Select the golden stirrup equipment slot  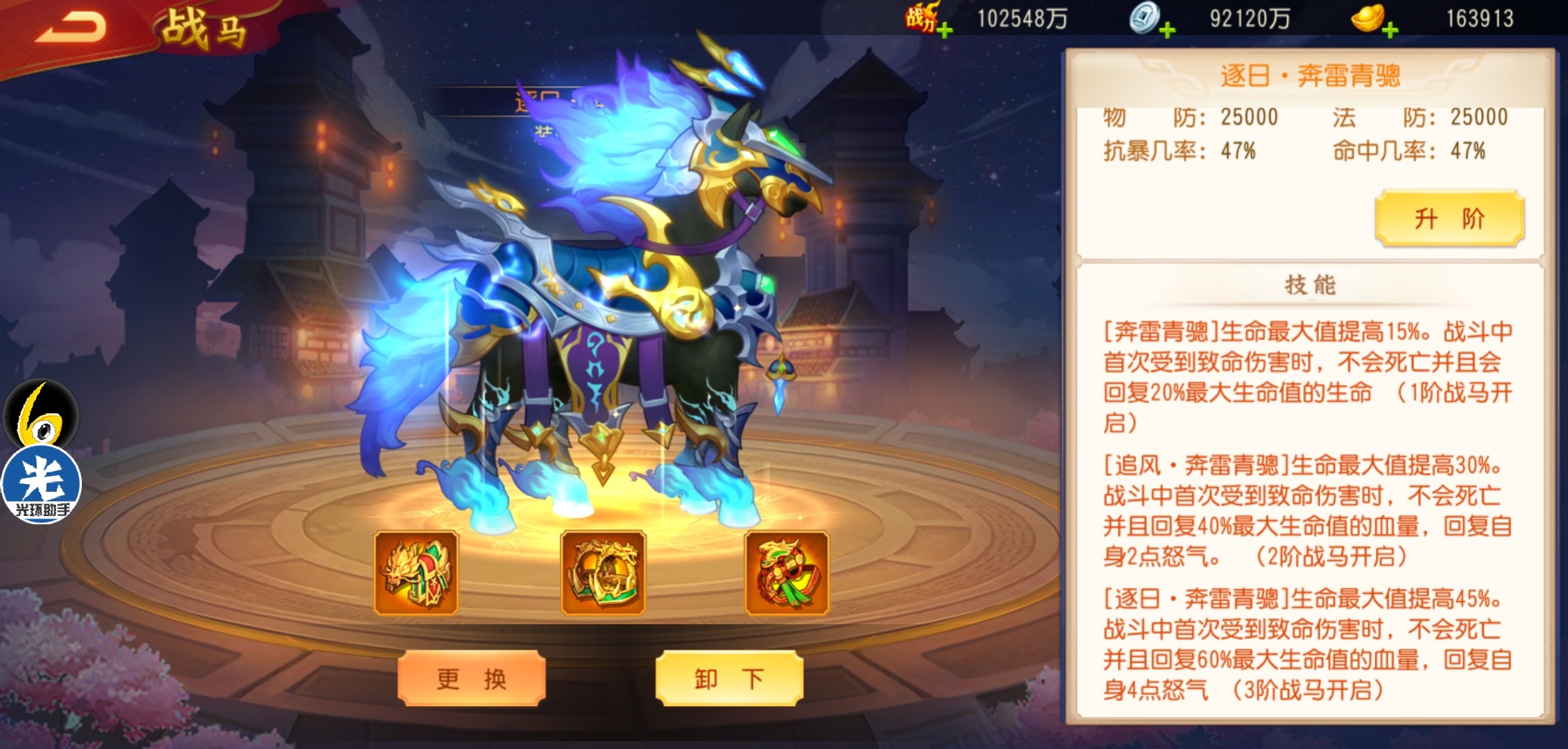(603, 573)
